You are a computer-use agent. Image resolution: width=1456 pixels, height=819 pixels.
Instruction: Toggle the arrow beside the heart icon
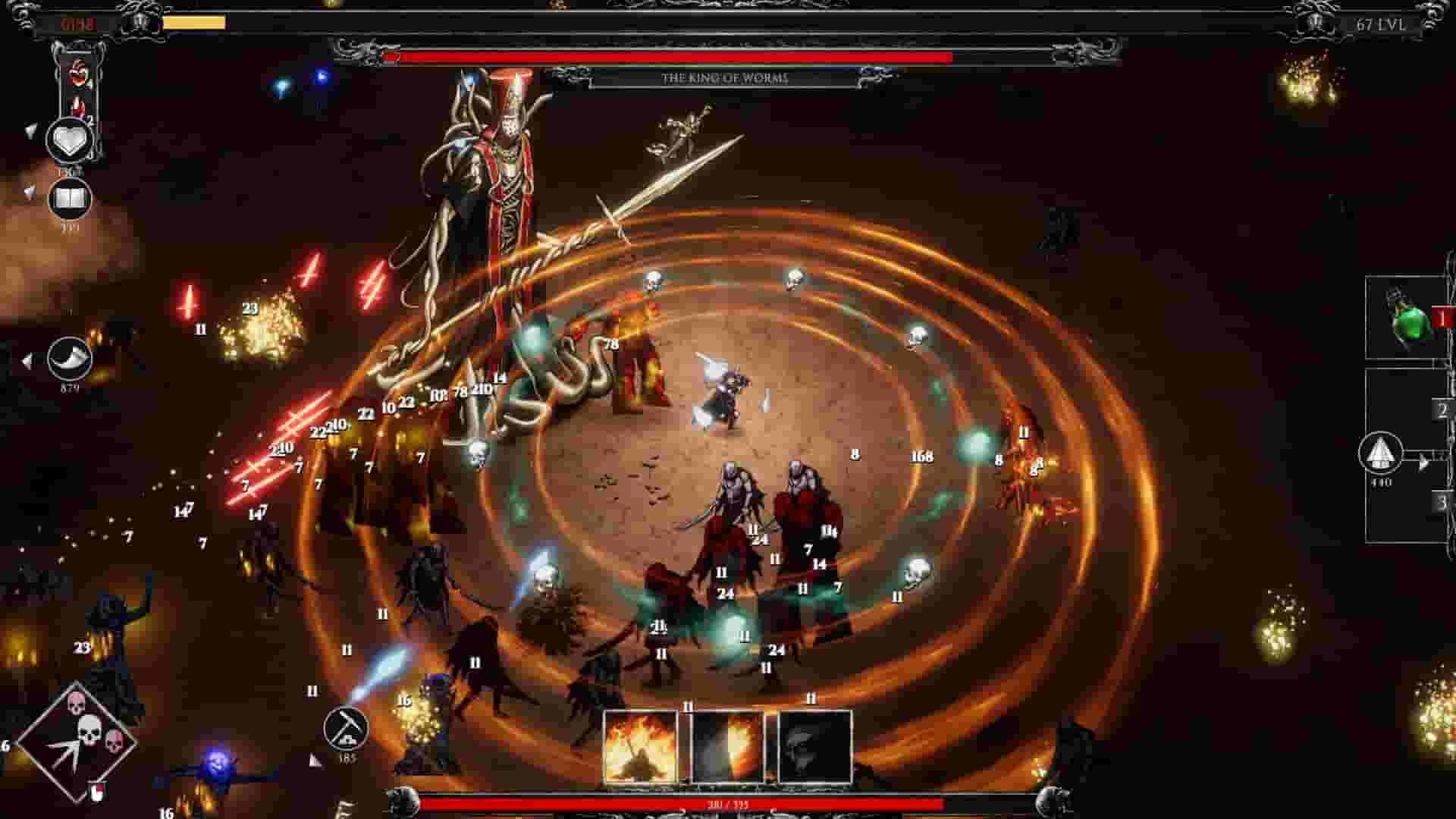pos(30,130)
